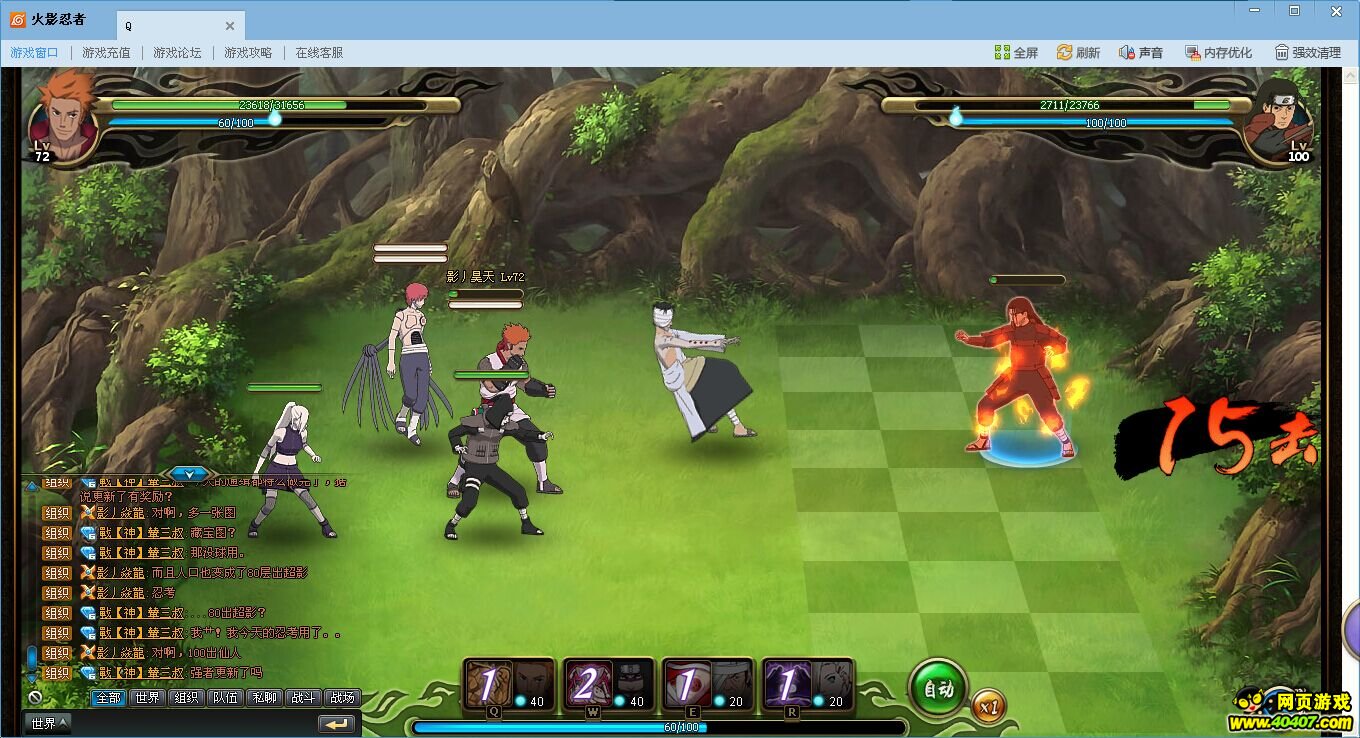Use the W skill in the skill bar

coord(608,684)
